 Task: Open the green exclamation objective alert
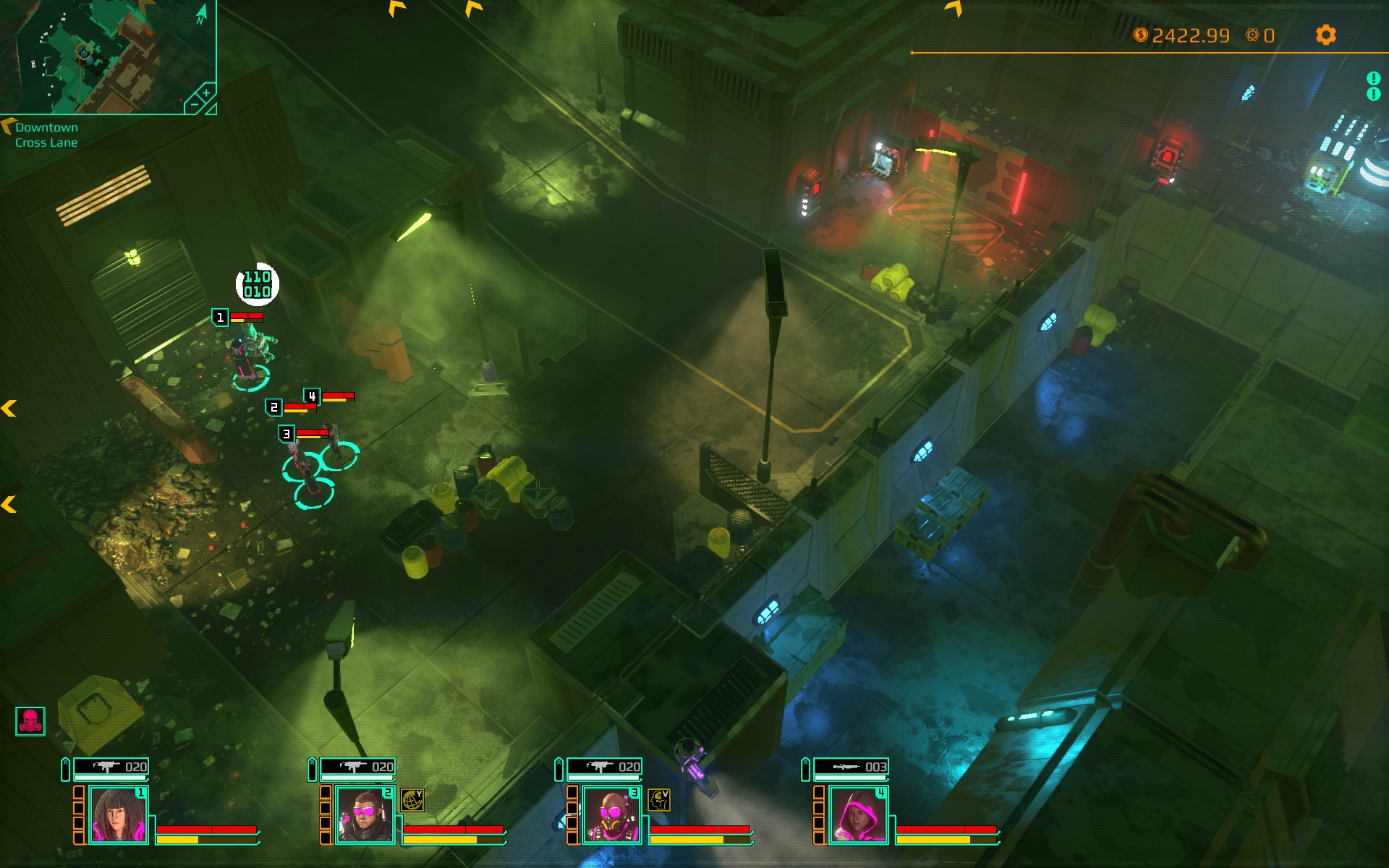(x=1373, y=79)
